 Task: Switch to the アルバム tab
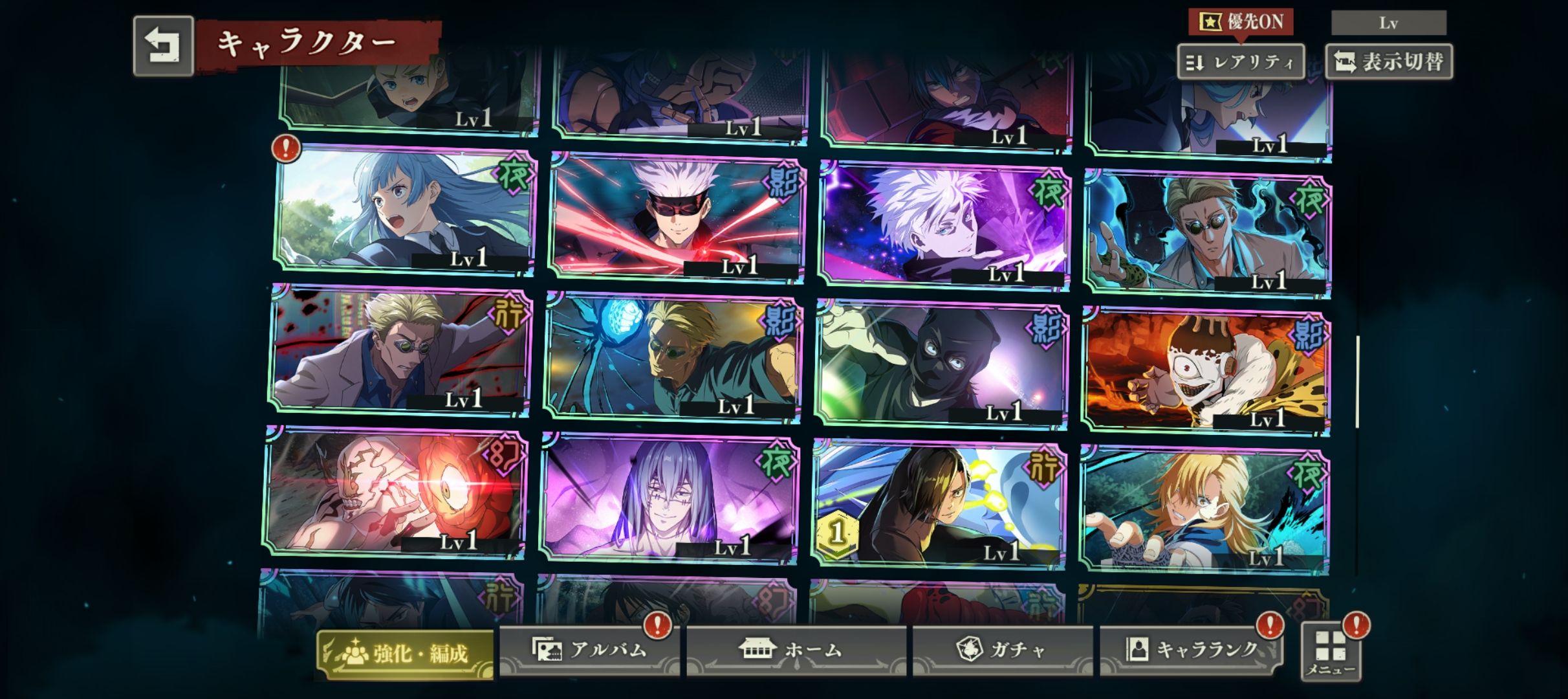click(589, 650)
